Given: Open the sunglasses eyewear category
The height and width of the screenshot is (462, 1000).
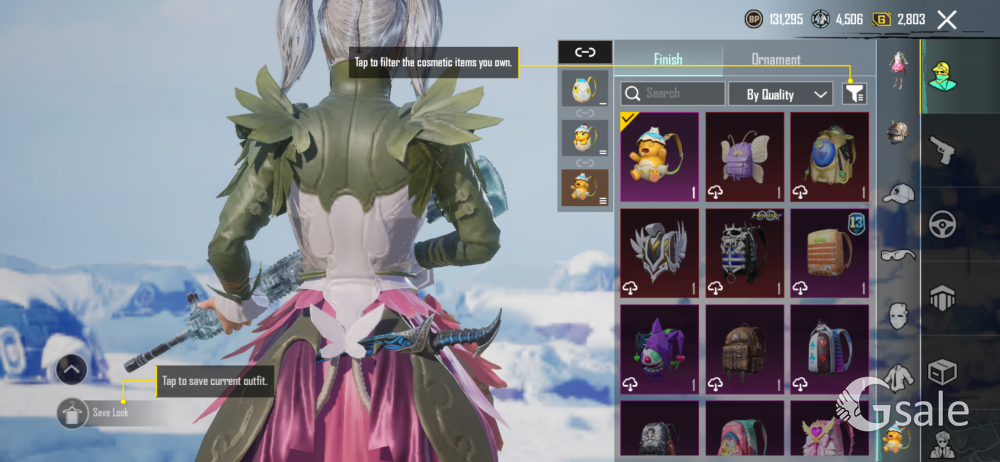Looking at the screenshot, I should (x=899, y=255).
